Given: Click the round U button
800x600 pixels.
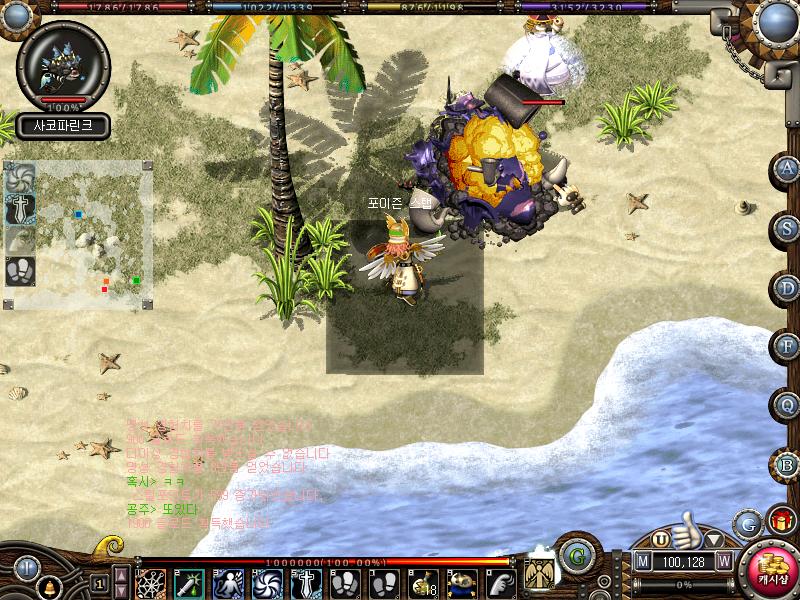Looking at the screenshot, I should 661,540.
